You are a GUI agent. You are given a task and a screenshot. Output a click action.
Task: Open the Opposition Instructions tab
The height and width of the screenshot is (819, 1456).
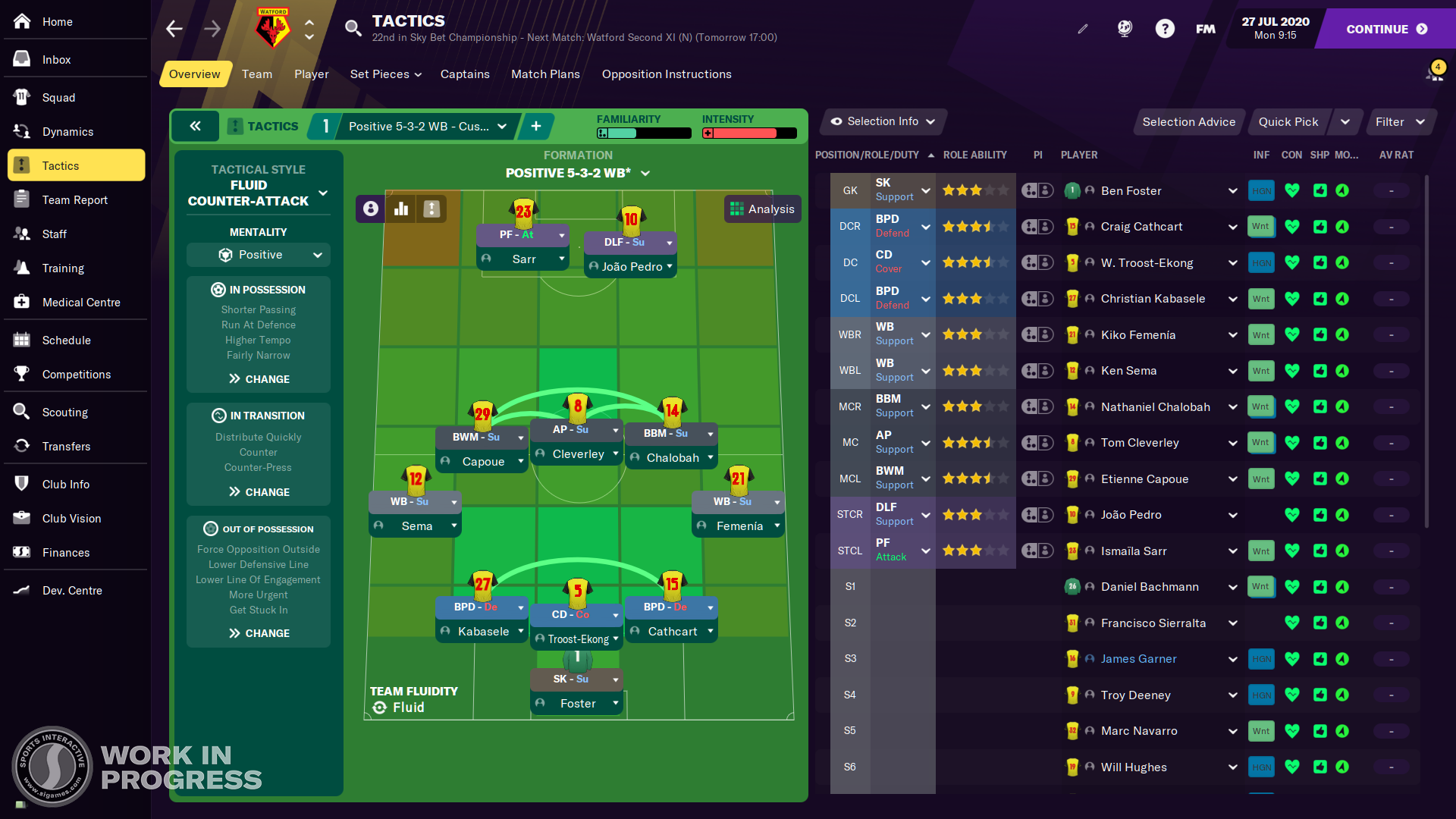pos(667,74)
